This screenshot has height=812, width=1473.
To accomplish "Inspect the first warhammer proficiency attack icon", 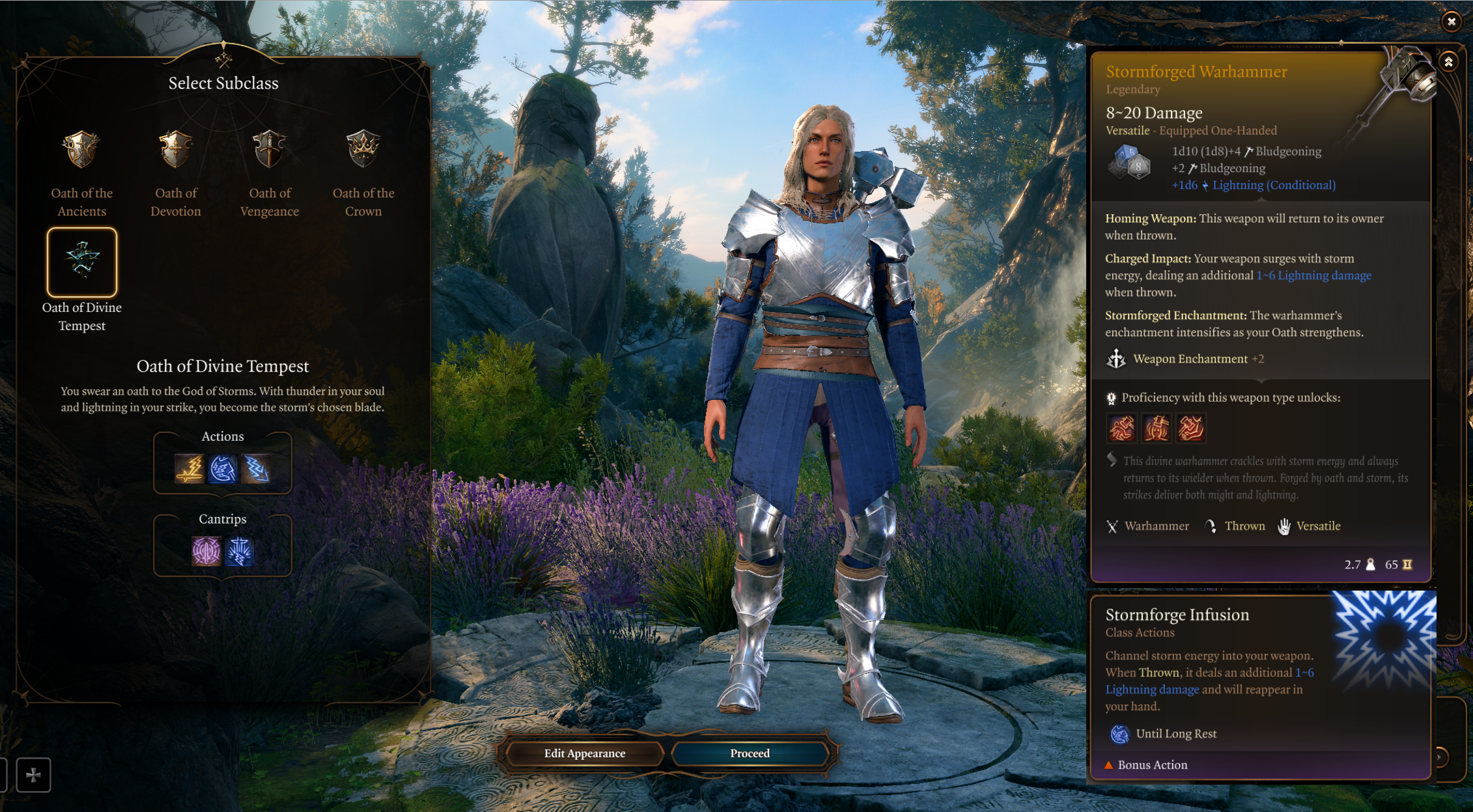I will [1122, 428].
